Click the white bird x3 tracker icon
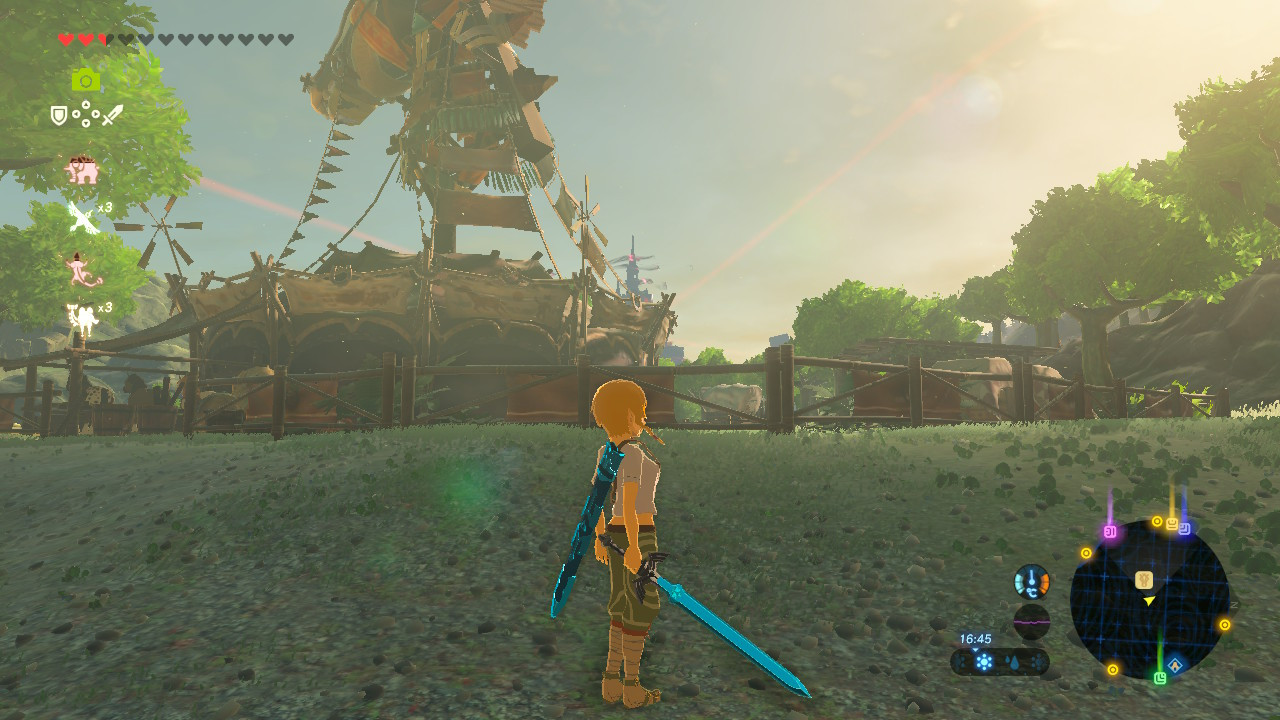Viewport: 1280px width, 720px height. point(82,214)
